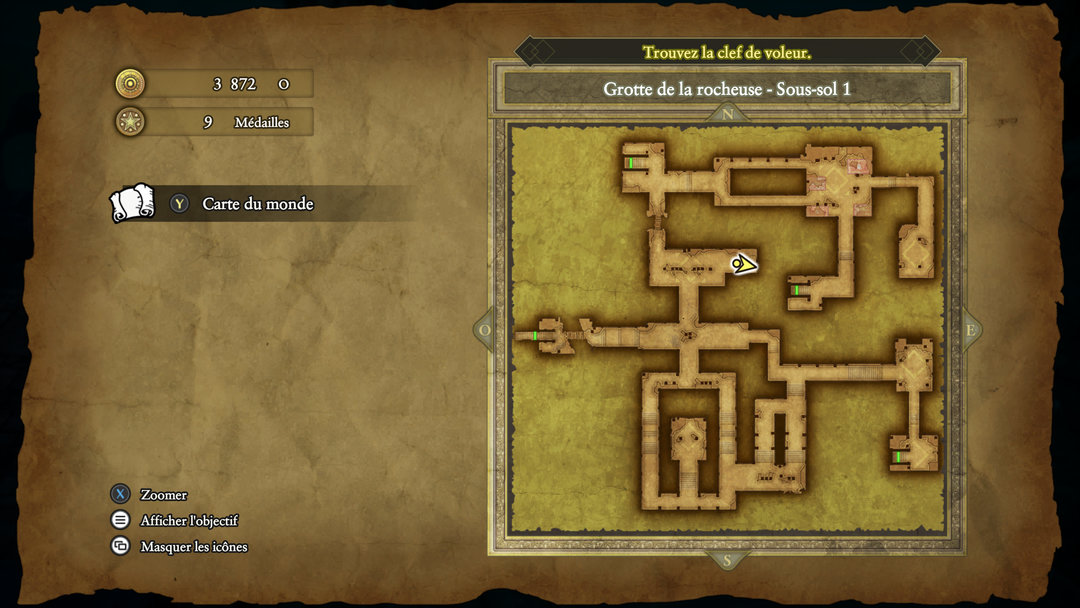Click the south compass marker S

tap(727, 559)
